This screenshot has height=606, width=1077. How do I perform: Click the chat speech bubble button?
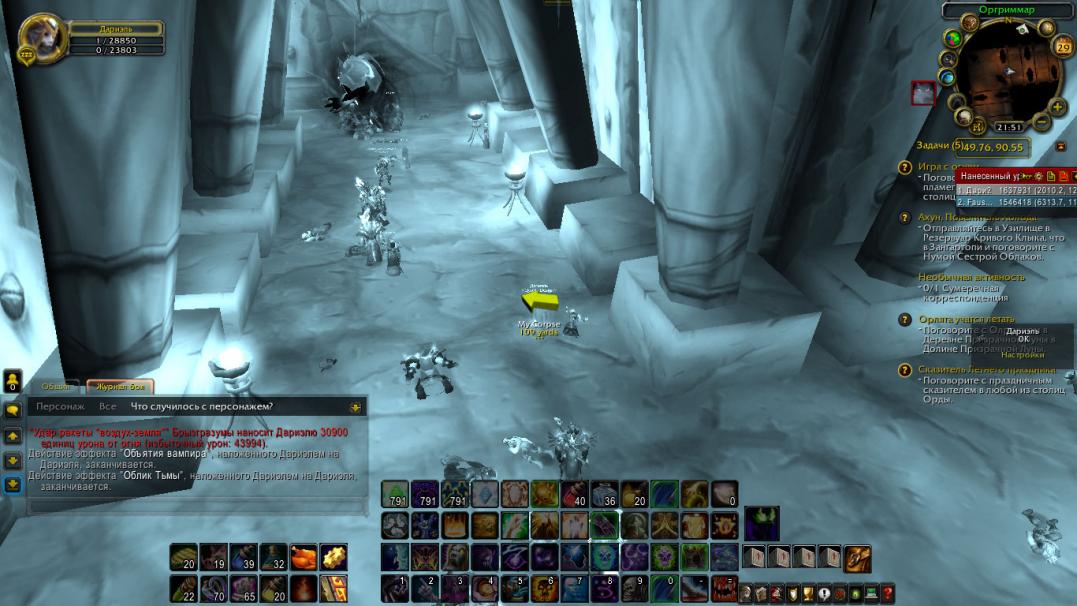point(13,410)
